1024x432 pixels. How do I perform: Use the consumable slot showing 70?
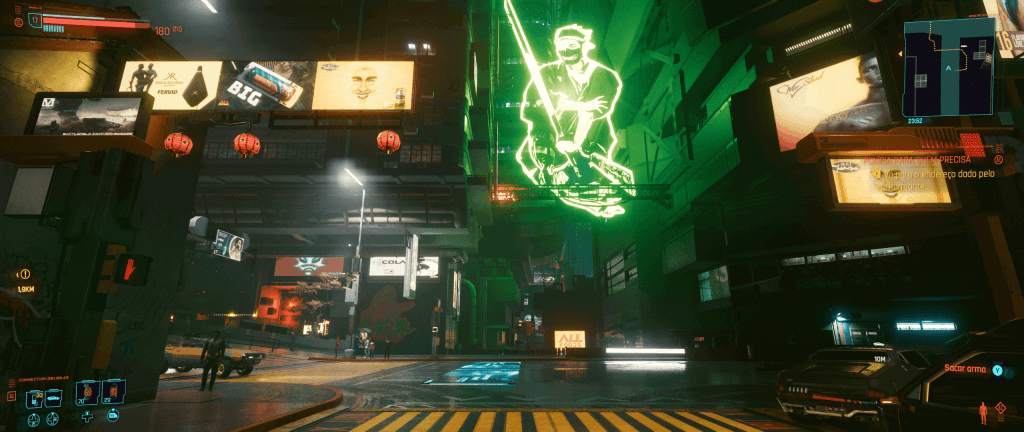pyautogui.click(x=86, y=391)
